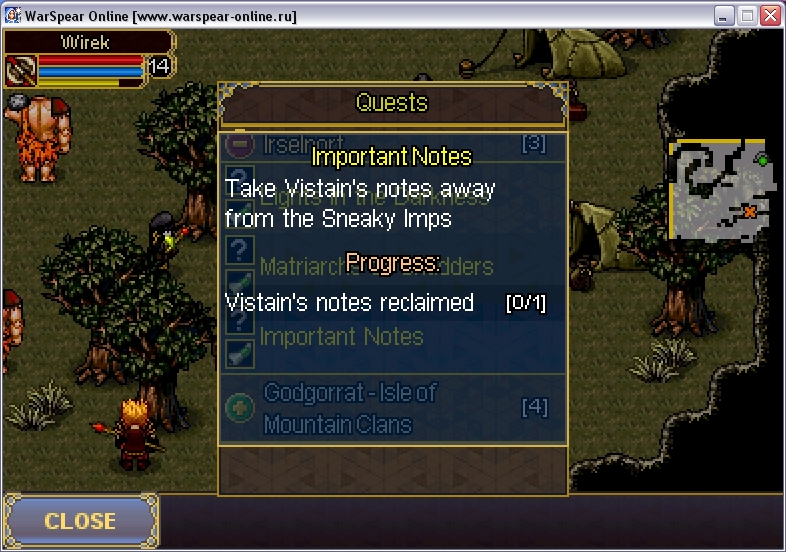This screenshot has height=552, width=786.
Task: Collapse the Irselnort quest region entry
Action: pos(240,144)
